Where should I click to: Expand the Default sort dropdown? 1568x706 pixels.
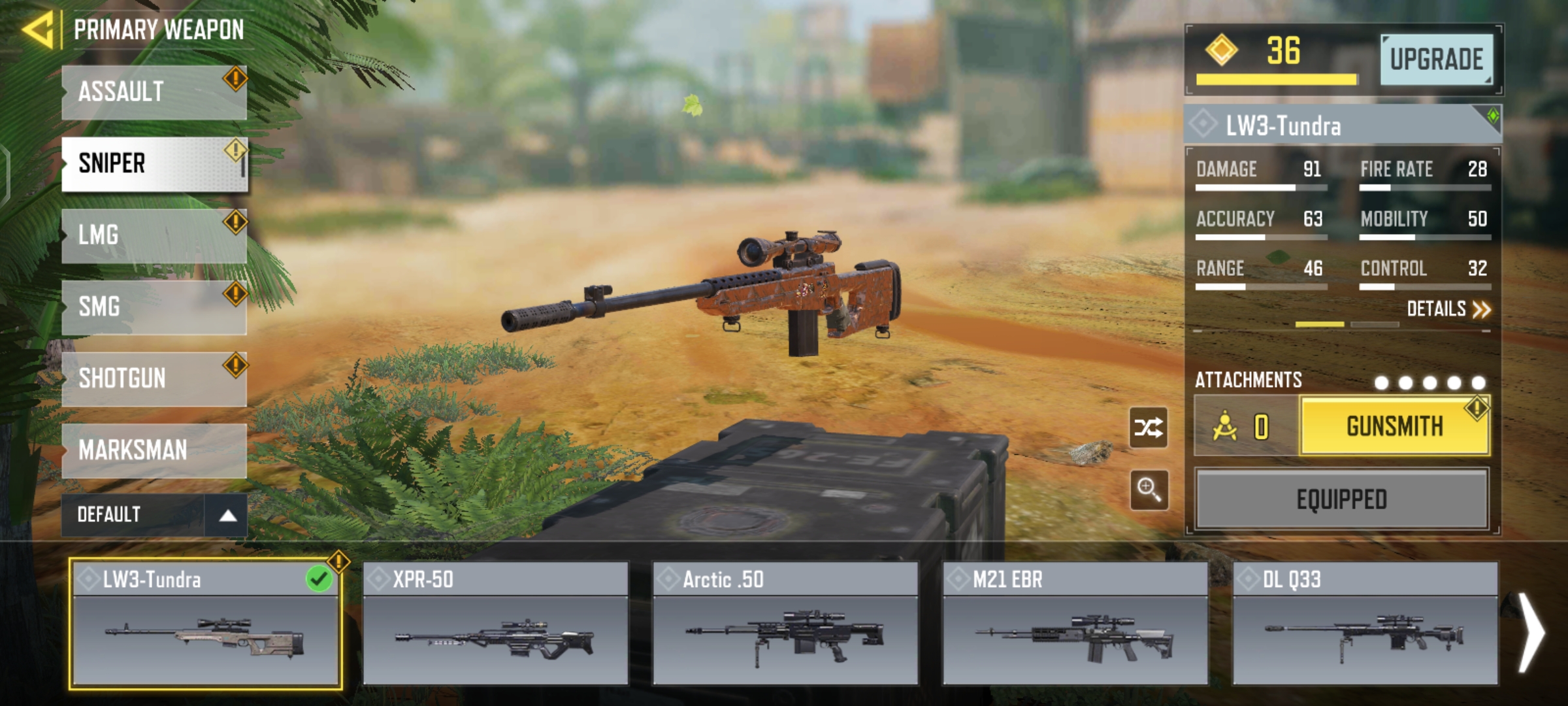click(154, 515)
